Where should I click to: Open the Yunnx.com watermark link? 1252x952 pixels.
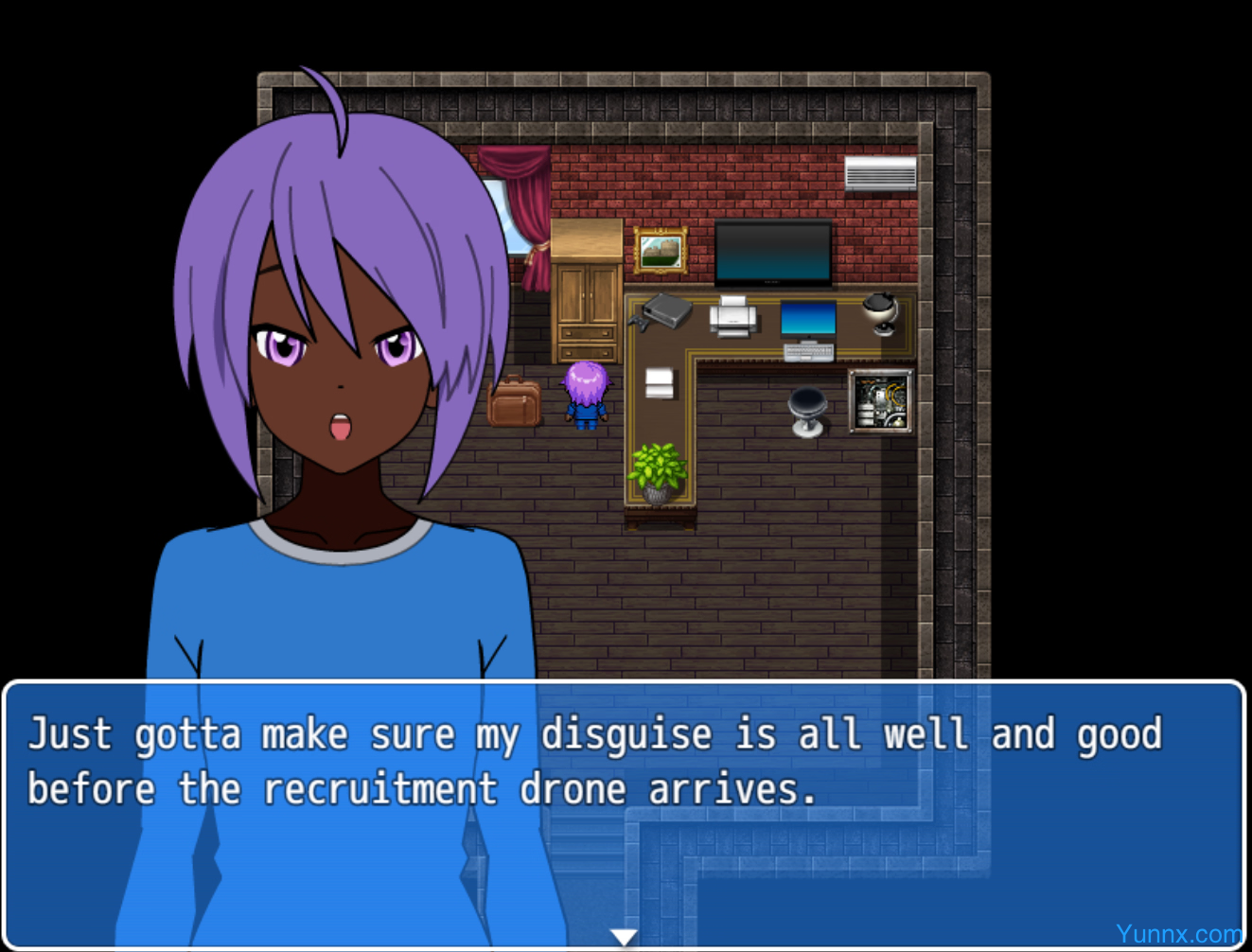pyautogui.click(x=1178, y=934)
